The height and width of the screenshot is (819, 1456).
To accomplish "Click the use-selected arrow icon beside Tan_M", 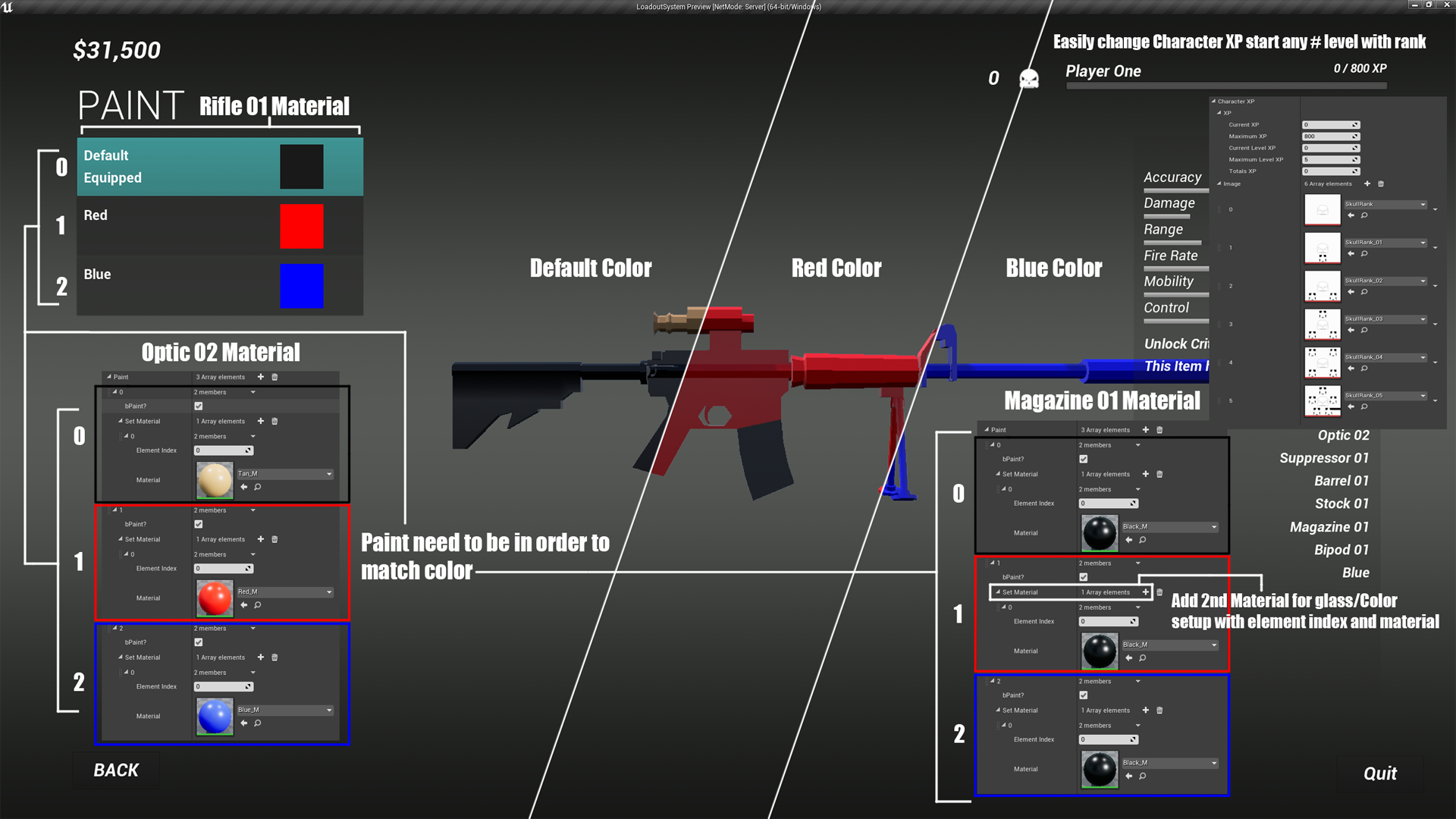I will click(243, 487).
